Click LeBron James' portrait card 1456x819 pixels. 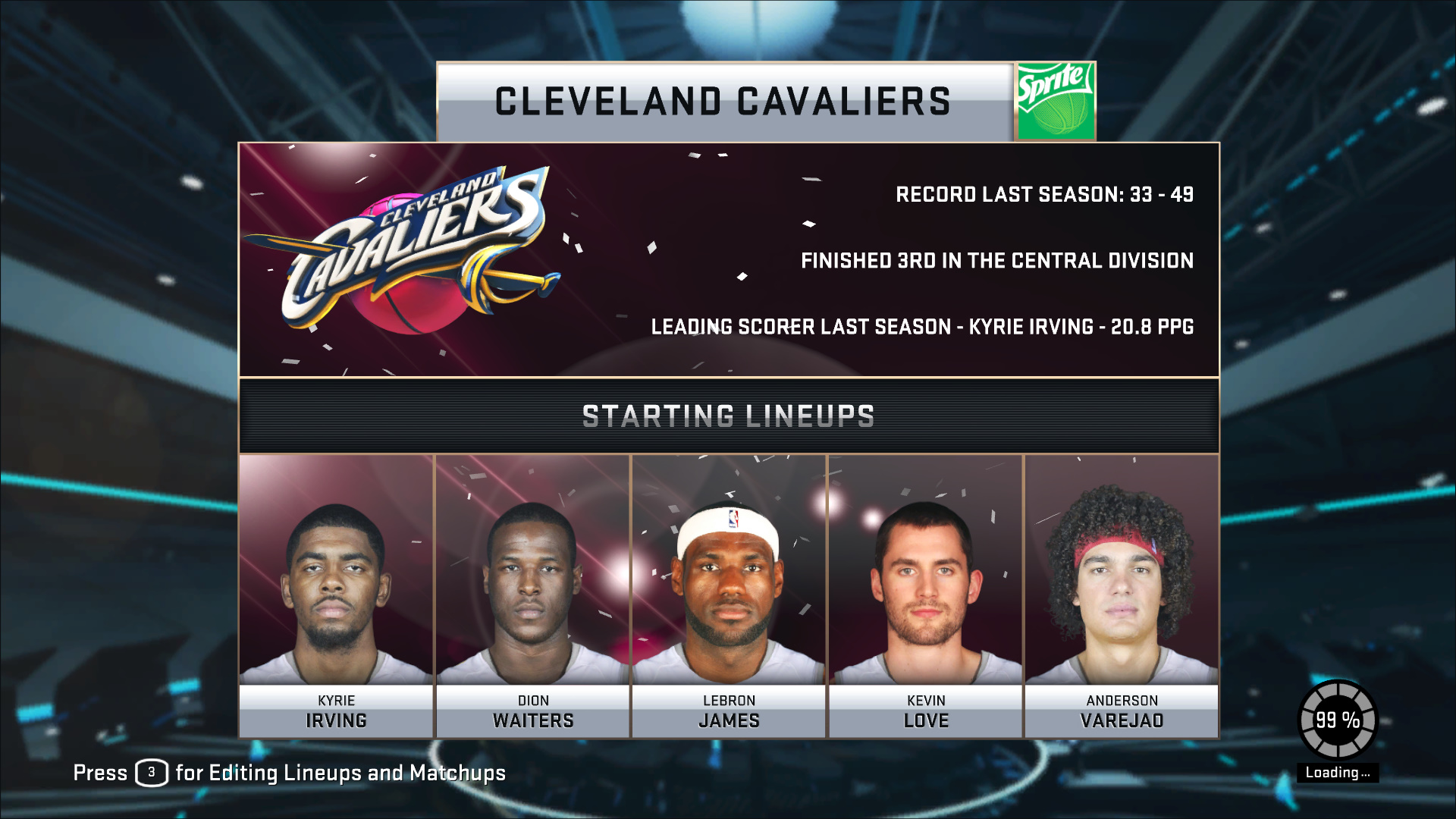(x=728, y=596)
